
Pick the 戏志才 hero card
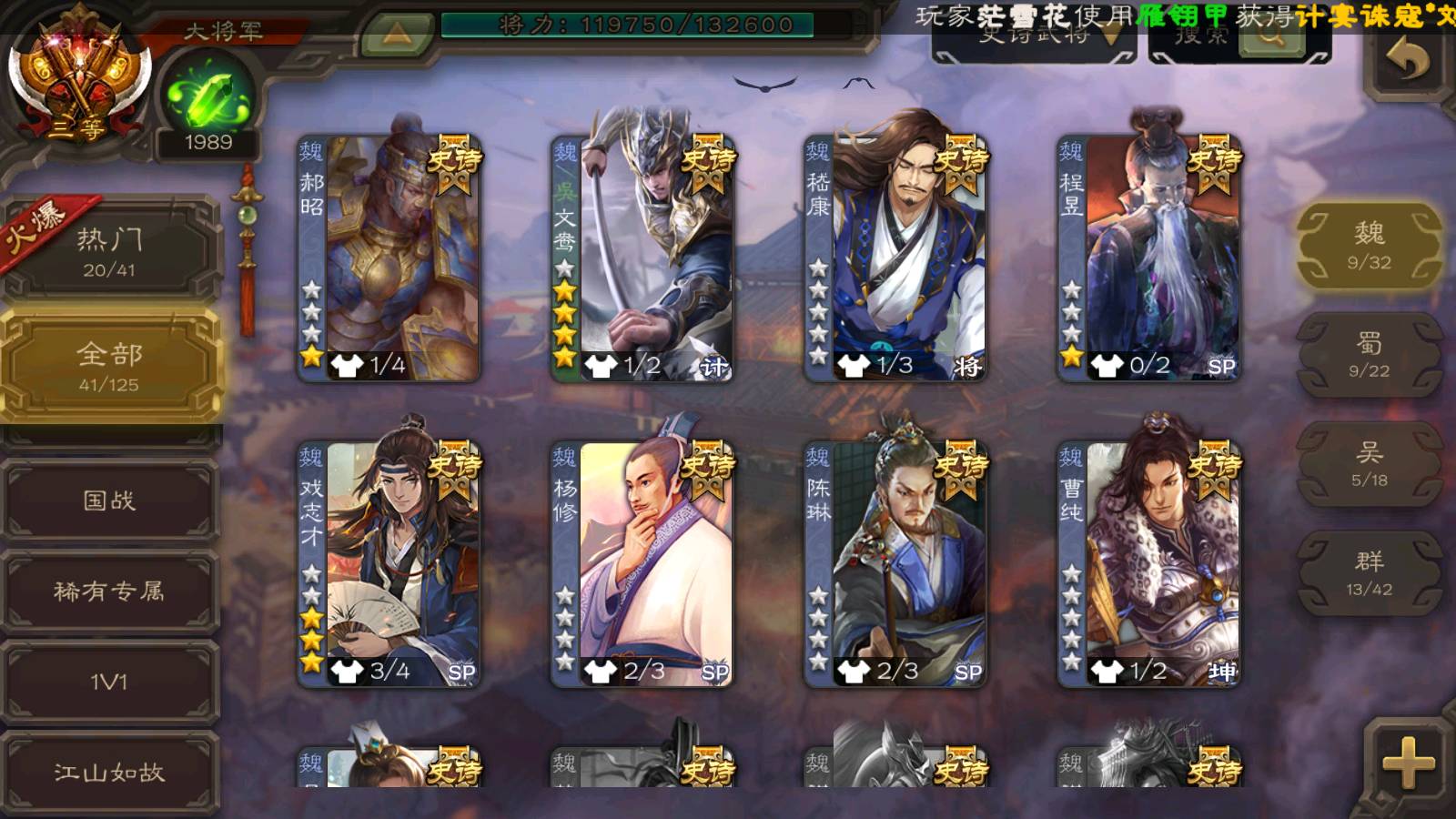click(389, 563)
